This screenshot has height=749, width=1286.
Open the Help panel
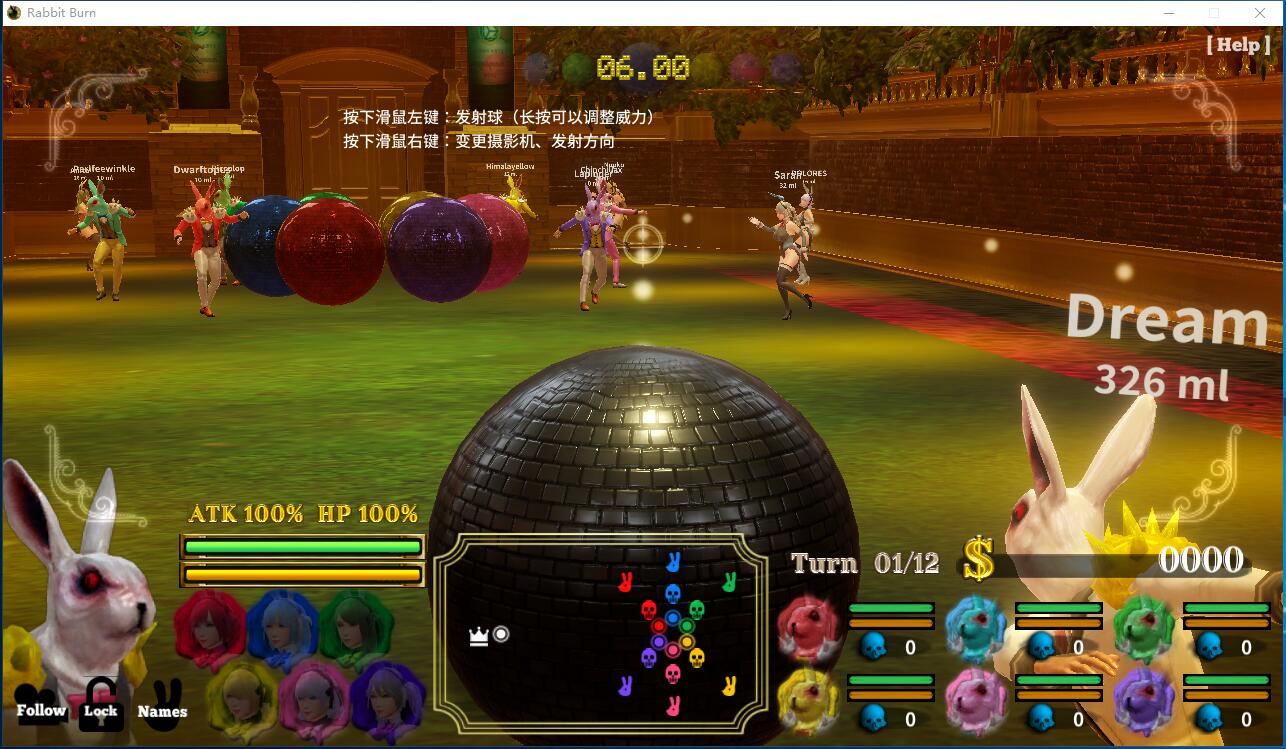[x=1240, y=45]
